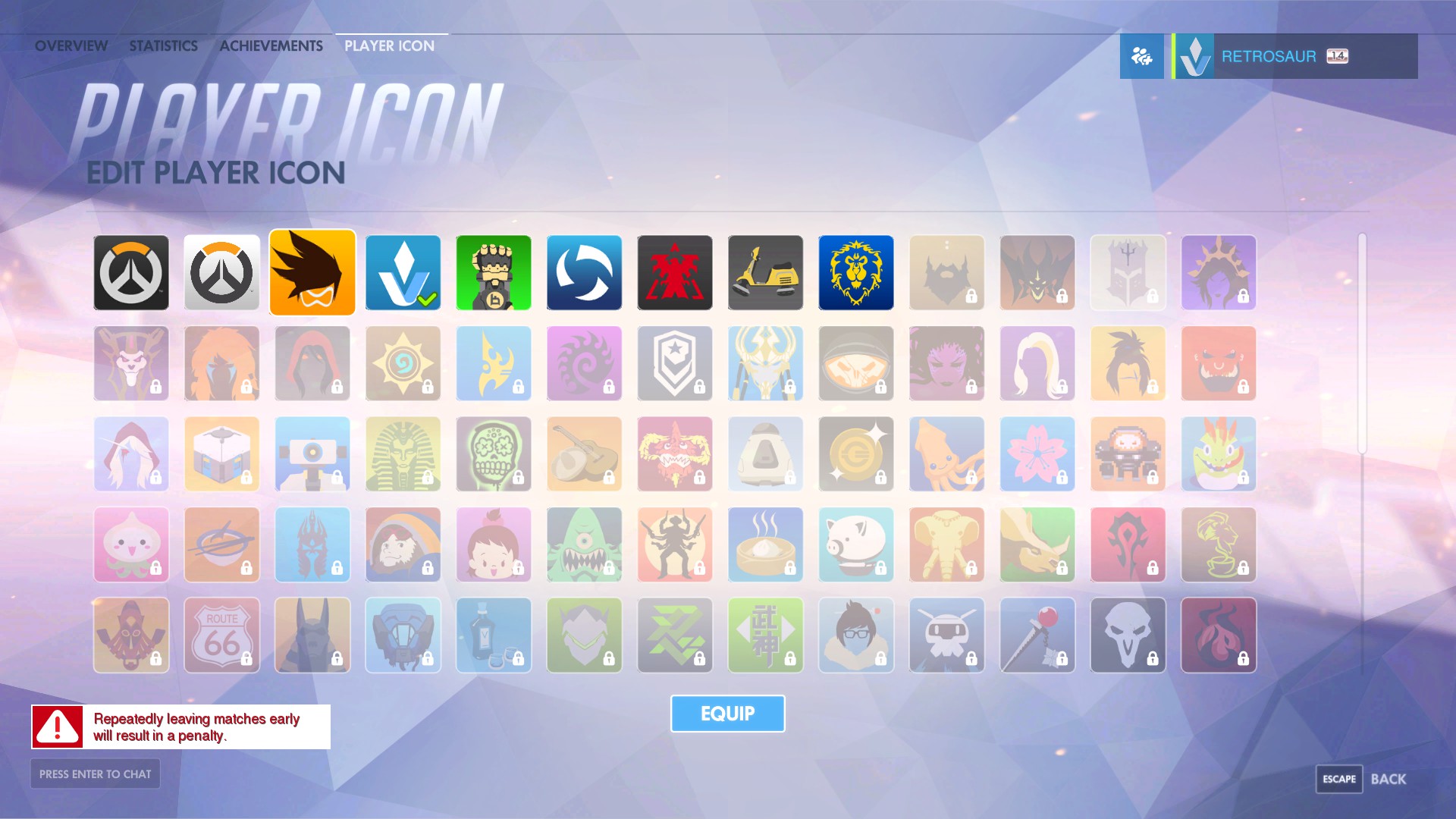Switch to the Achievements tab
Viewport: 1456px width, 819px height.
pos(270,45)
